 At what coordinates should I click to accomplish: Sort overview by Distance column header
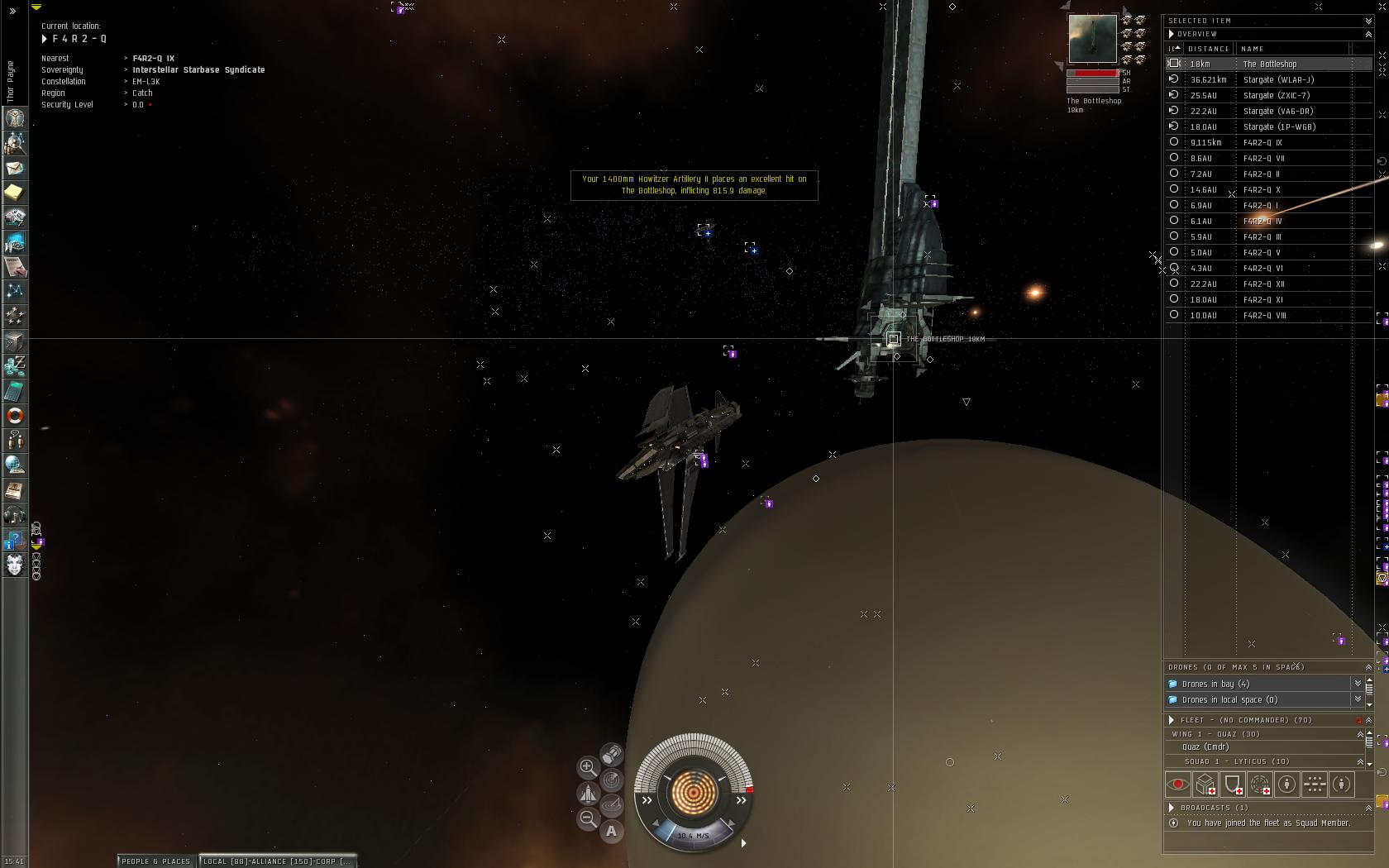pyautogui.click(x=1208, y=49)
